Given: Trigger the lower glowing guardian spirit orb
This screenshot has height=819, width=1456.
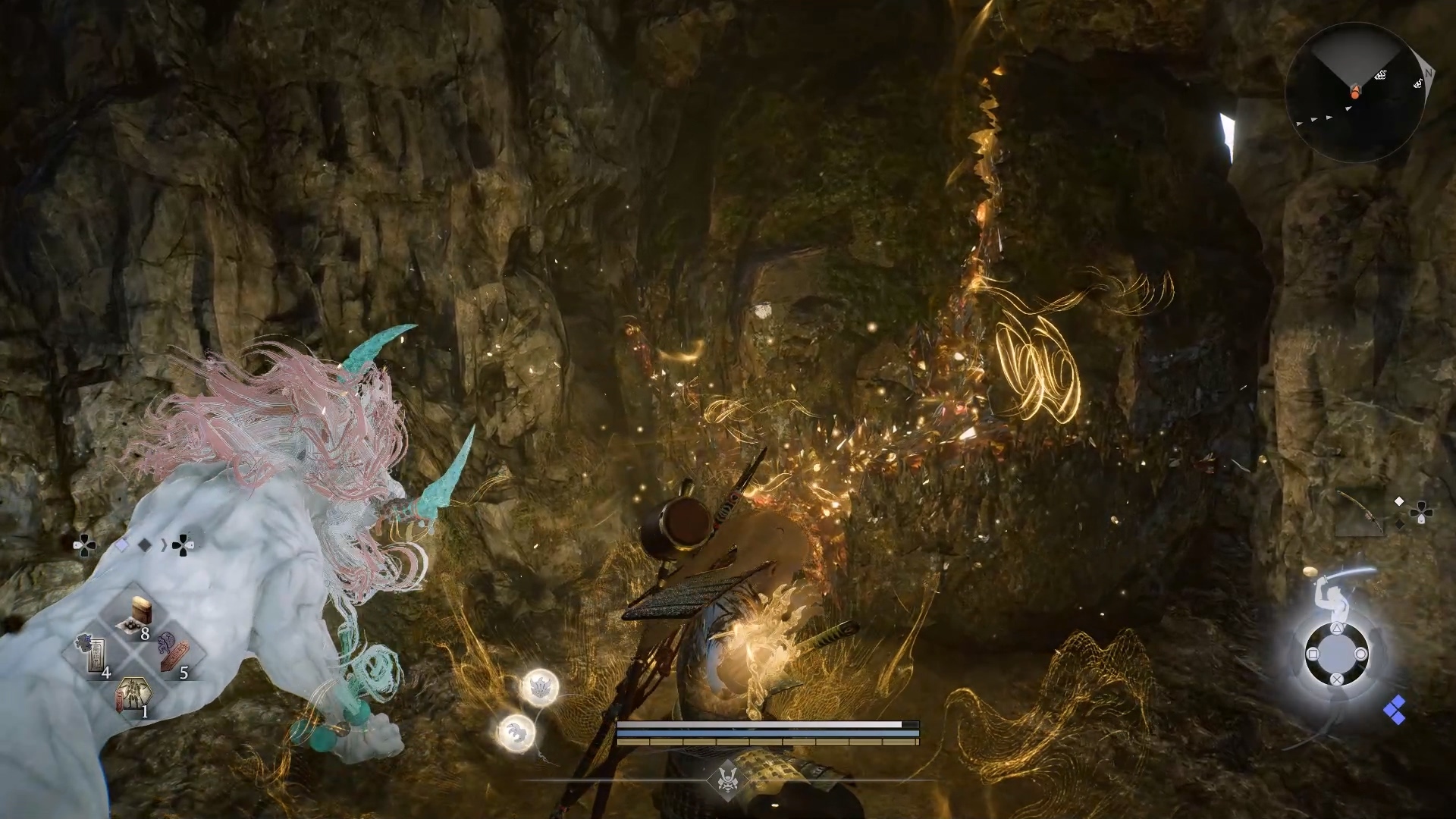Looking at the screenshot, I should tap(516, 732).
